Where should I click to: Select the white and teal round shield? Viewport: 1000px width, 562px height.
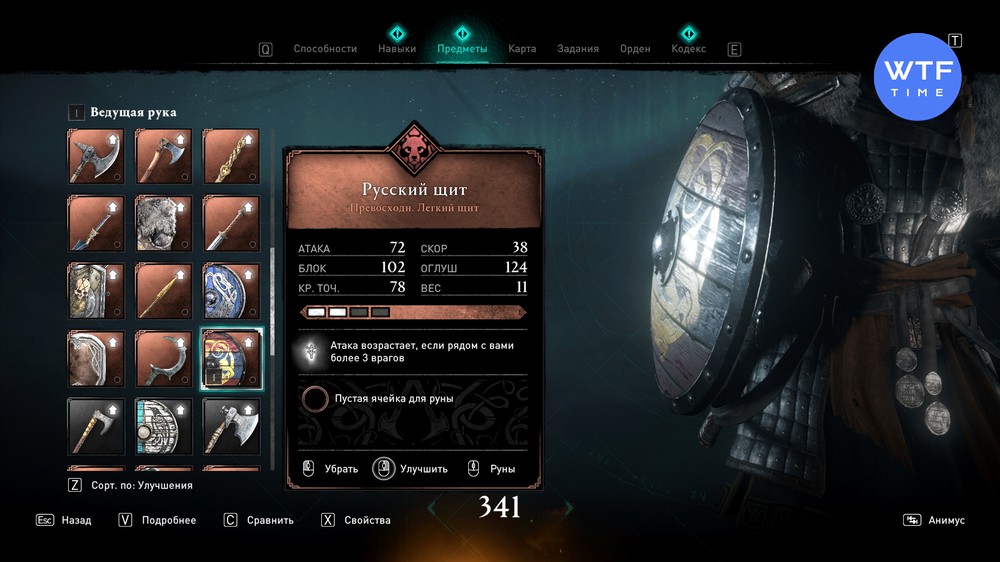(x=164, y=427)
